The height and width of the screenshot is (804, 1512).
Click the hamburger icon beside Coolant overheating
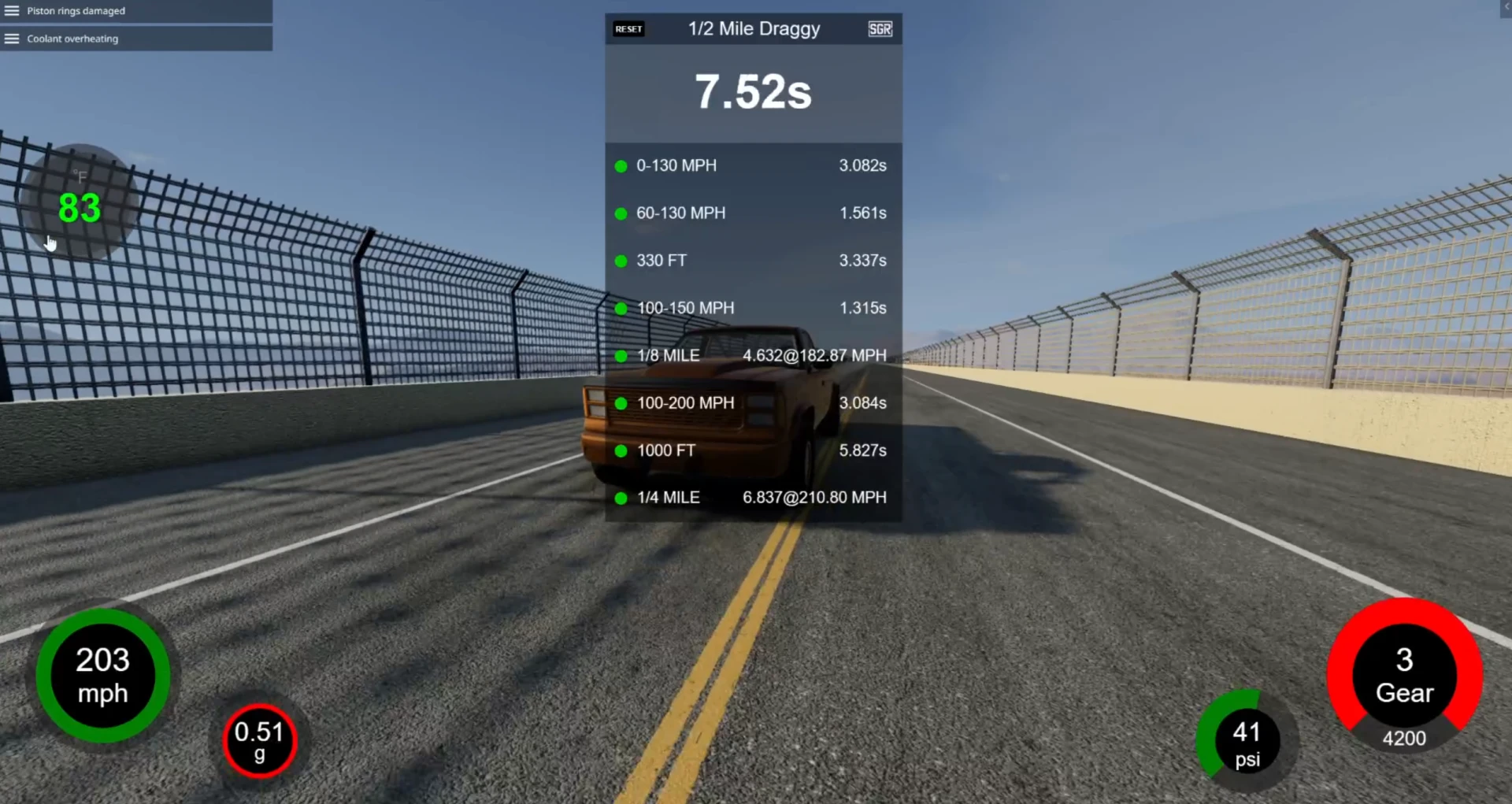click(12, 38)
